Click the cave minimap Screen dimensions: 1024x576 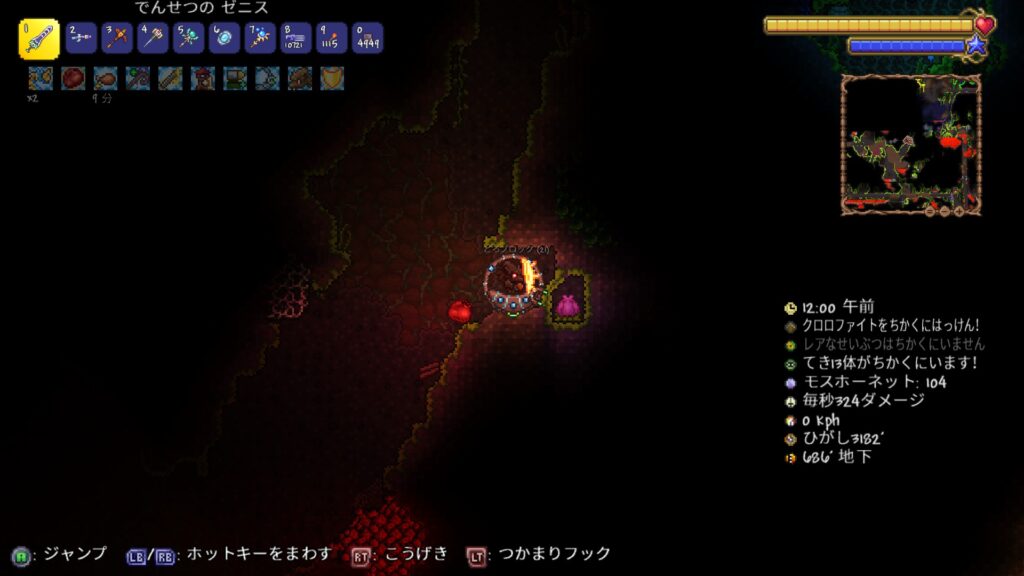(x=910, y=142)
